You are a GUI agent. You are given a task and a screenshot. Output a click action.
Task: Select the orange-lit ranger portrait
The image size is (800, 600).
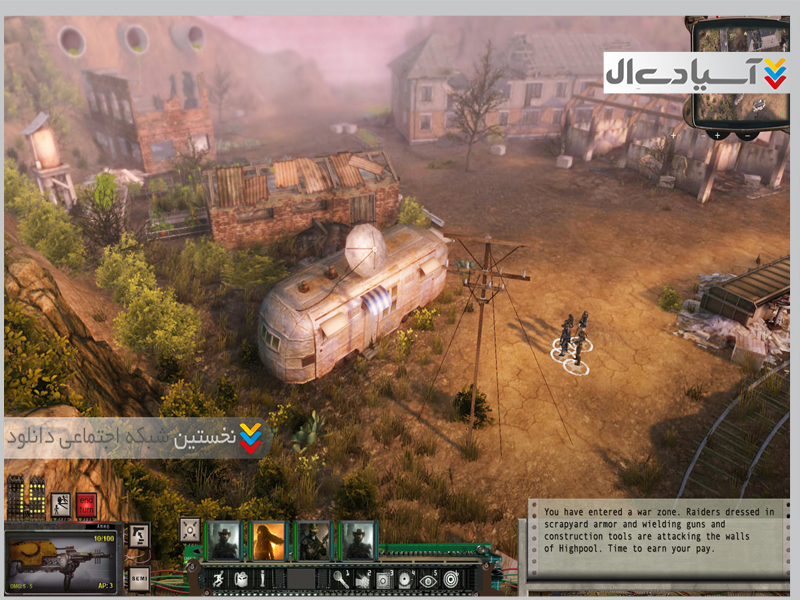pyautogui.click(x=269, y=540)
